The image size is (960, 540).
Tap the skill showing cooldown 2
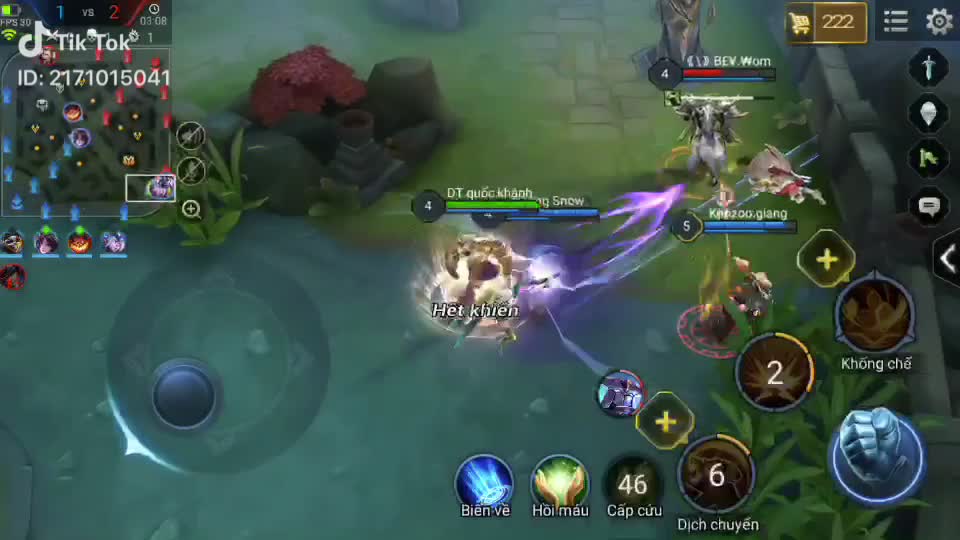point(775,373)
